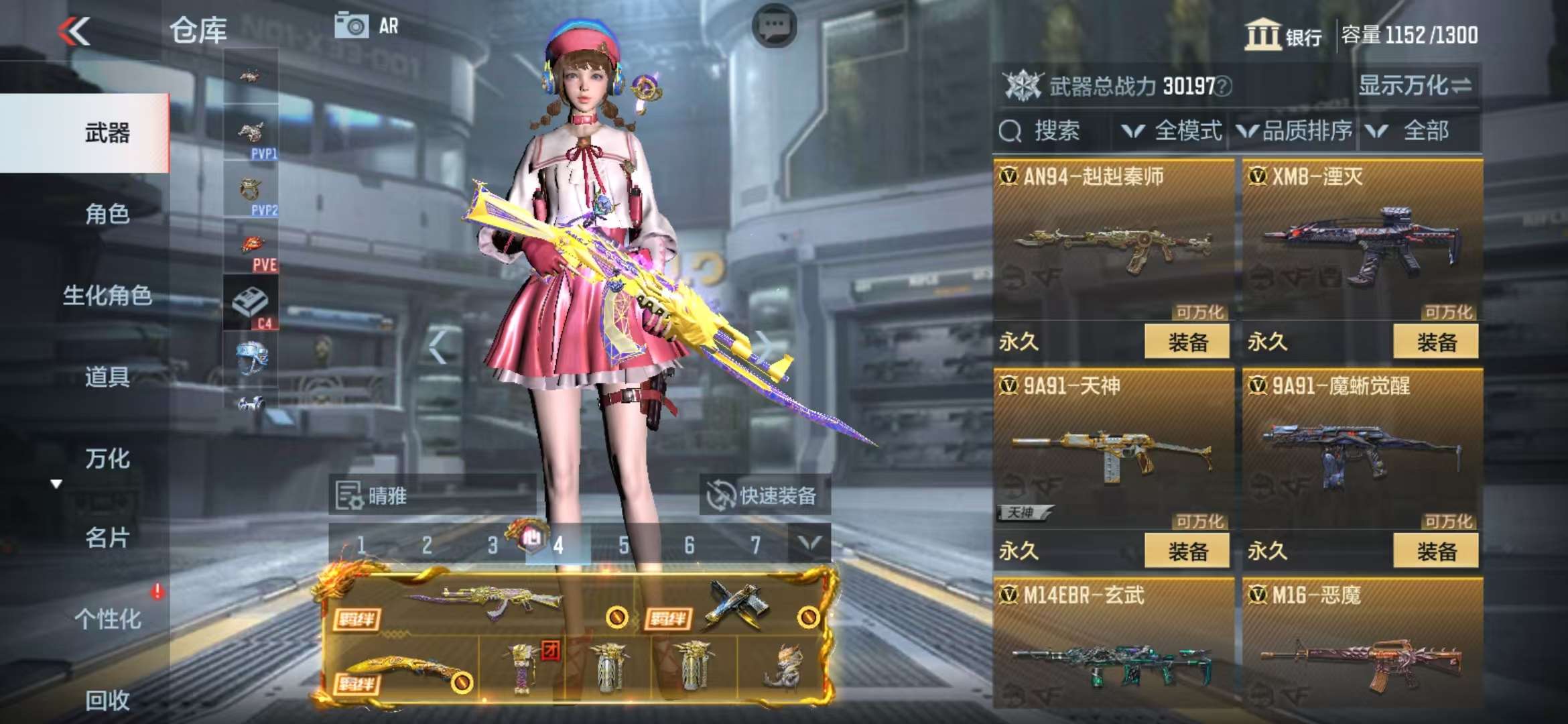Viewport: 1568px width, 724px height.
Task: Select the C4 equipment slot
Action: 251,304
